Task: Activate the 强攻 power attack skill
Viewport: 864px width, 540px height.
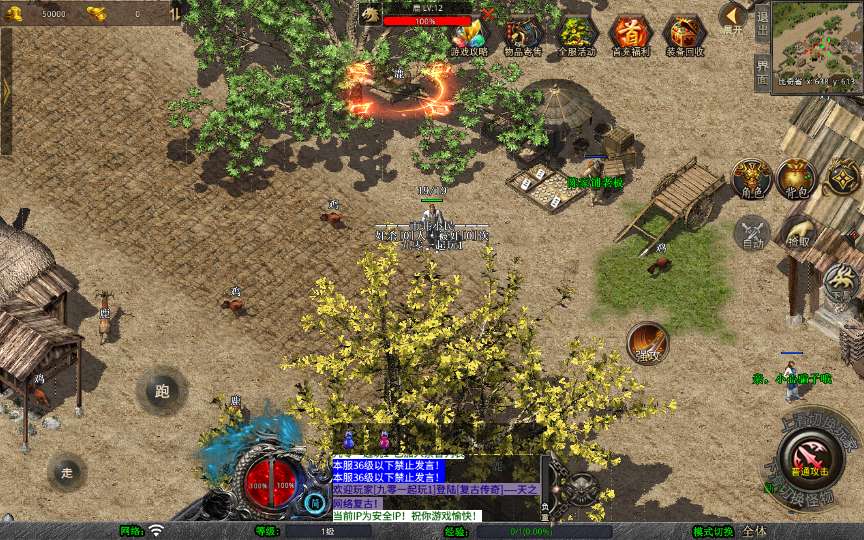Action: [x=648, y=342]
